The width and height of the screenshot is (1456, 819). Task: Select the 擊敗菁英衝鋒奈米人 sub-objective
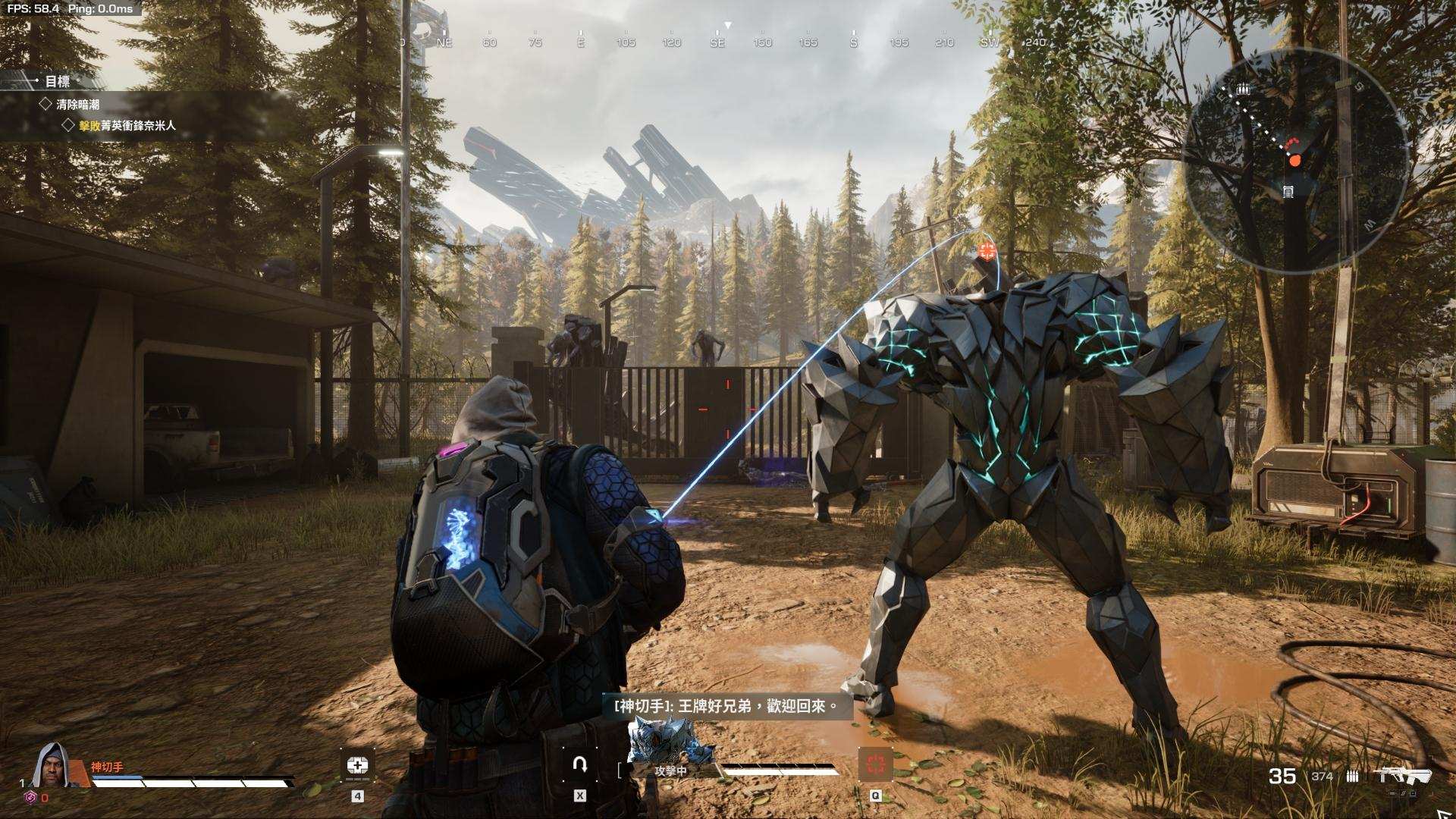point(127,125)
